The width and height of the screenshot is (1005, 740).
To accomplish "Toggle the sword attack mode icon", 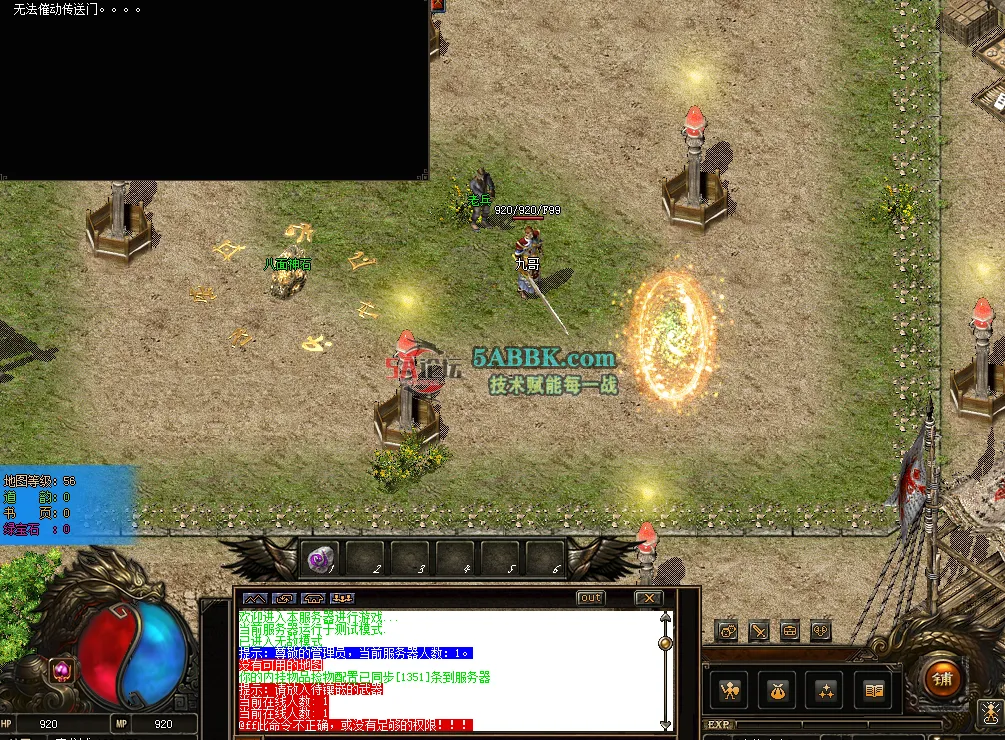I will [759, 631].
